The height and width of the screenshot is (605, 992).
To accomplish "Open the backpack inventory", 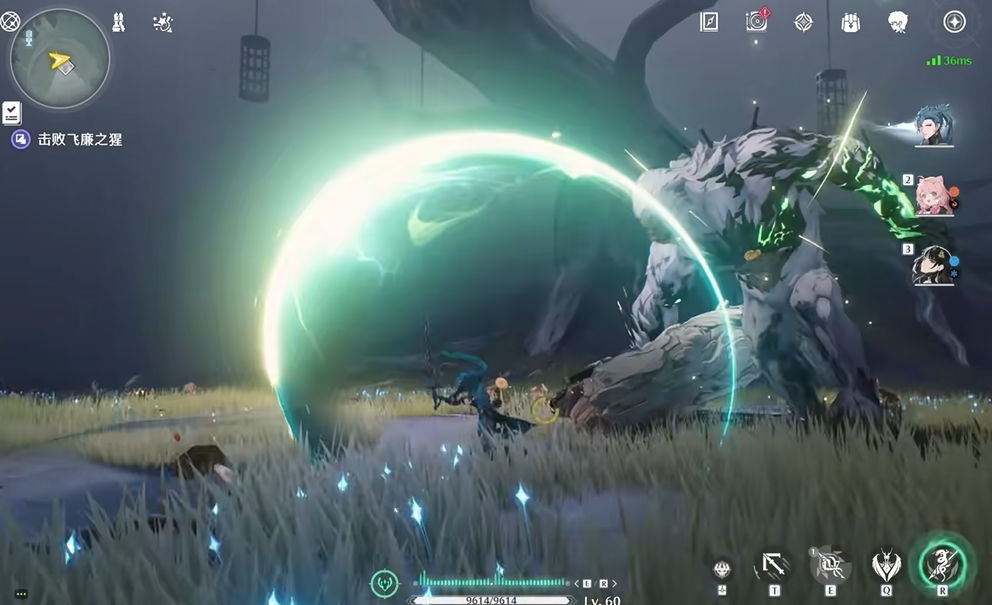I will pos(851,22).
